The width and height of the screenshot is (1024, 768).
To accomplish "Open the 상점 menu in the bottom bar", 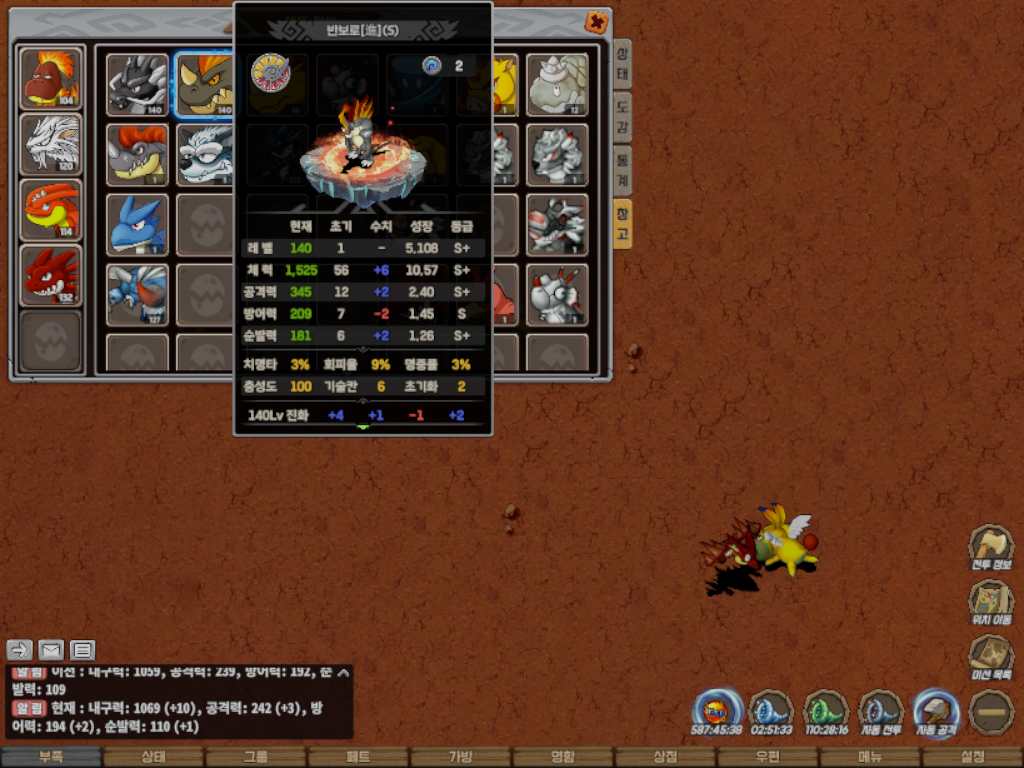I will 665,757.
